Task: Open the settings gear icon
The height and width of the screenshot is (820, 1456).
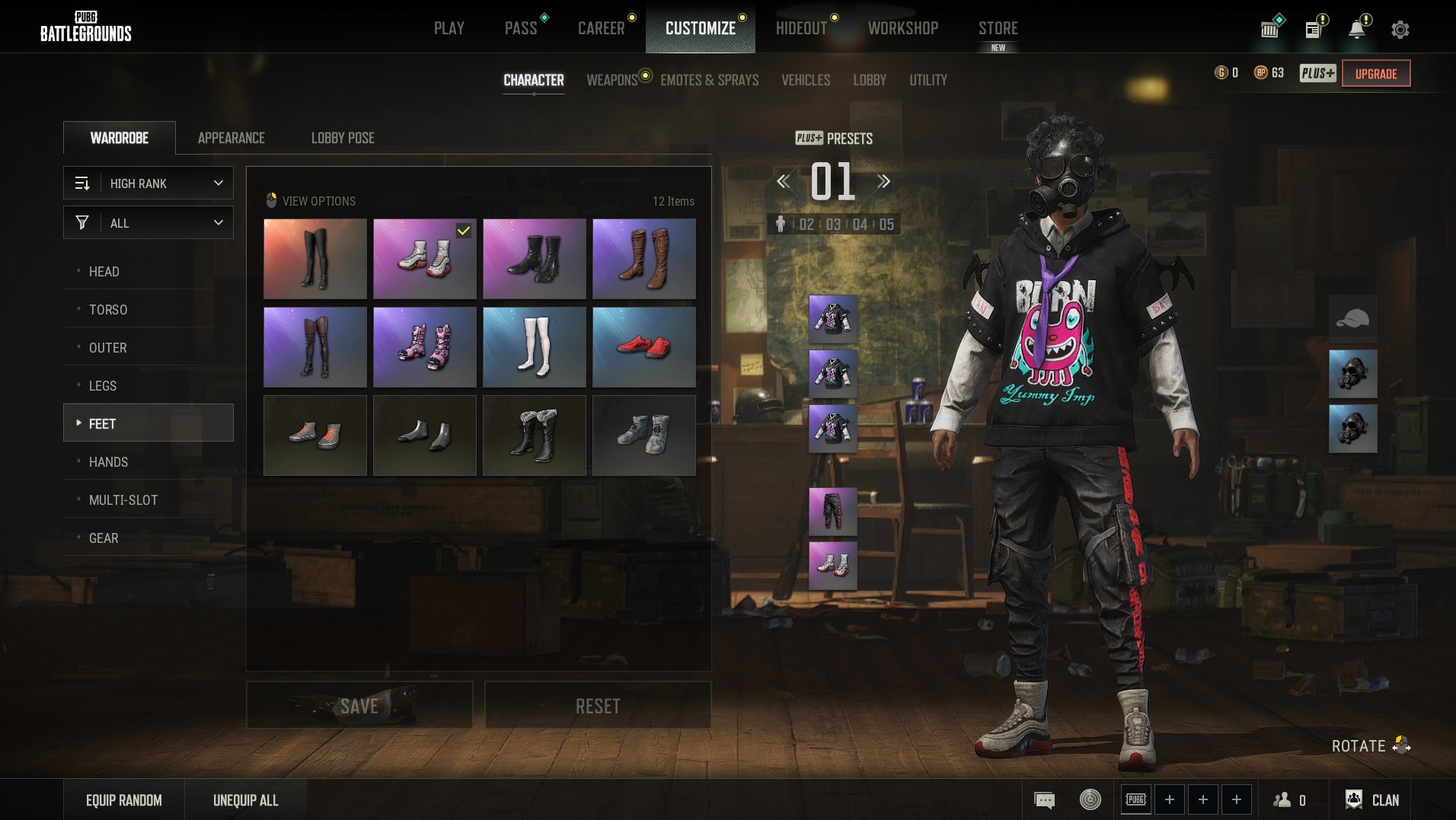Action: tap(1400, 30)
